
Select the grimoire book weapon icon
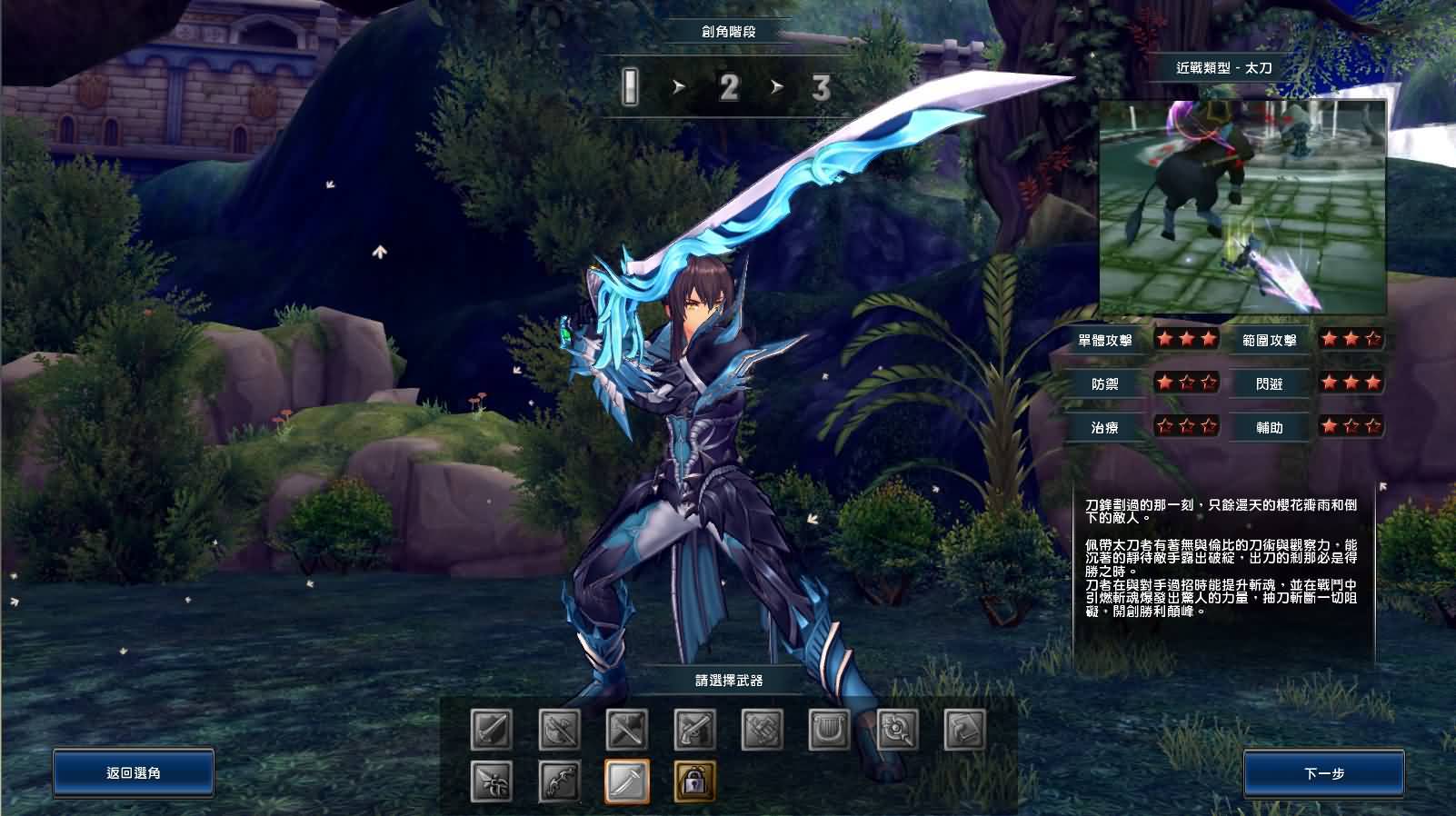(x=964, y=729)
